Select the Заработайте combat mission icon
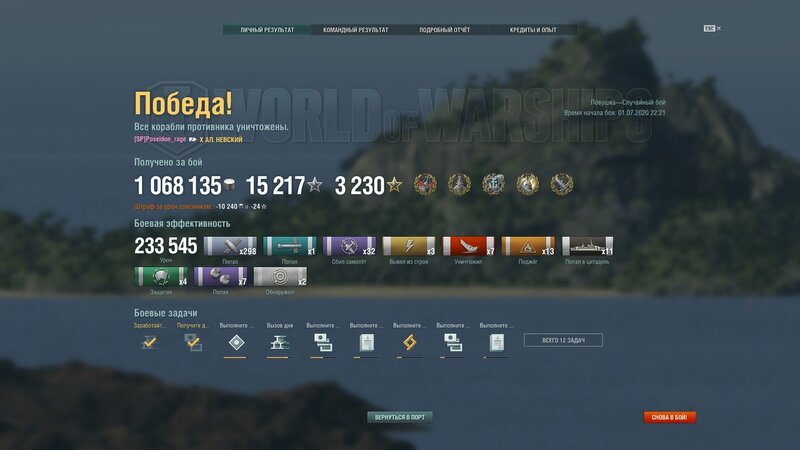The width and height of the screenshot is (800, 450). [x=150, y=342]
